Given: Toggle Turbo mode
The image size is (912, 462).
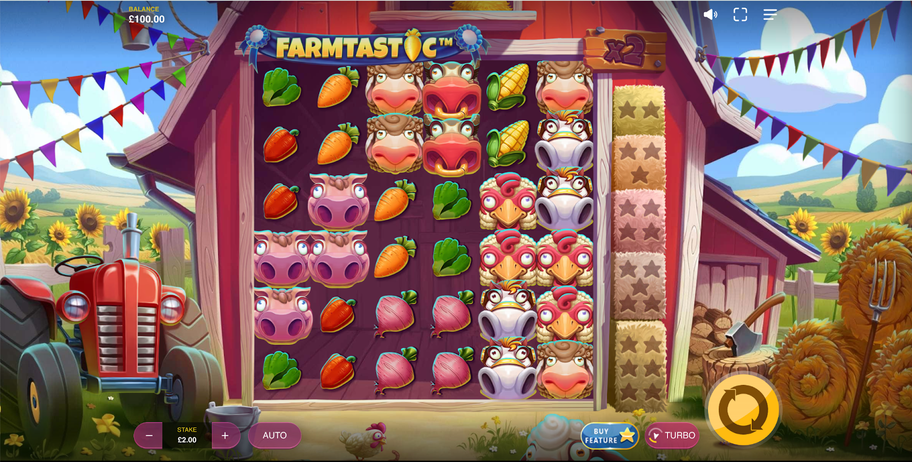Looking at the screenshot, I should click(x=671, y=435).
